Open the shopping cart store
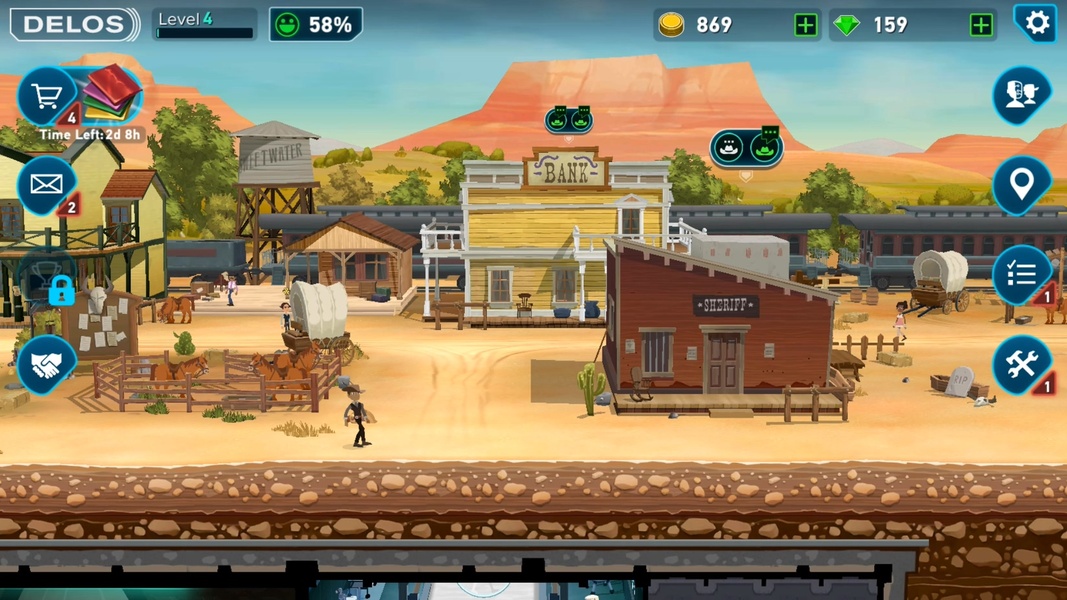The width and height of the screenshot is (1067, 600). (46, 96)
